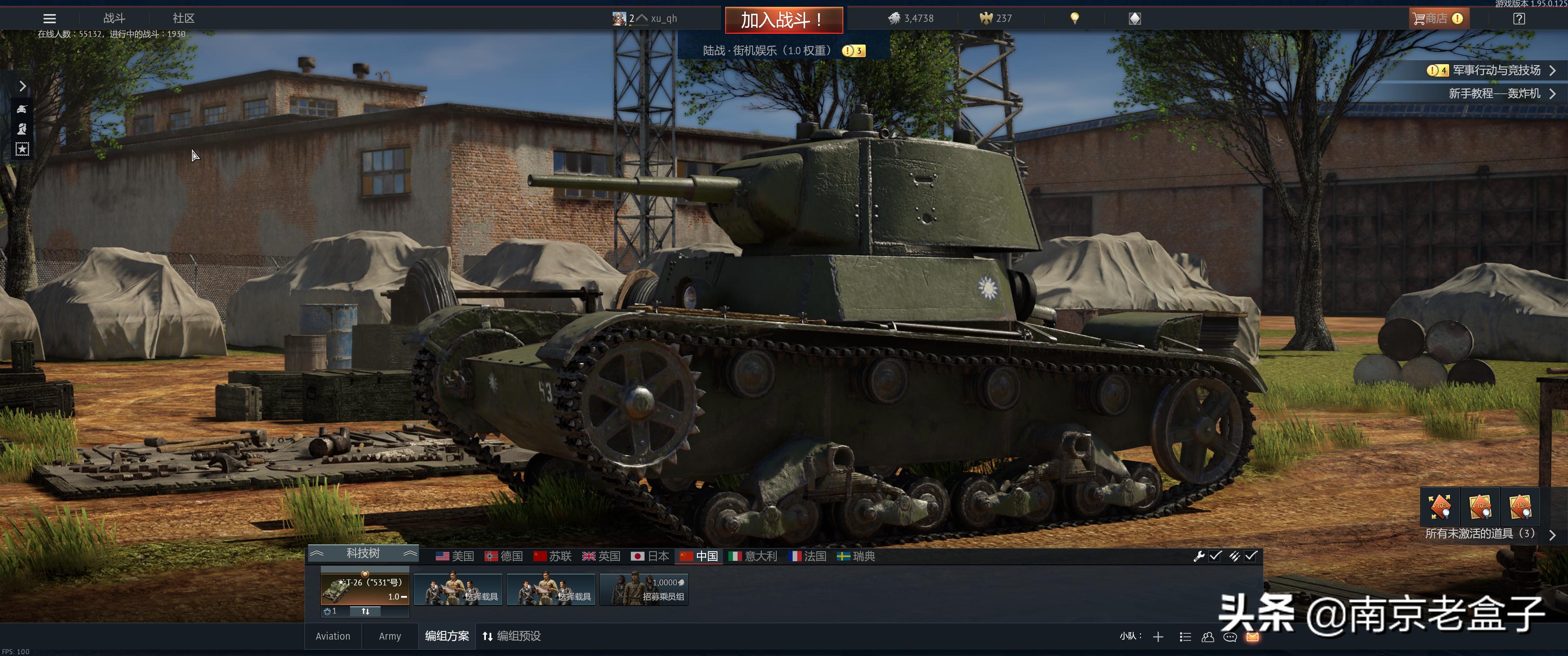The image size is (1568, 656).
Task: Open the 商店 shop
Action: 1439,18
